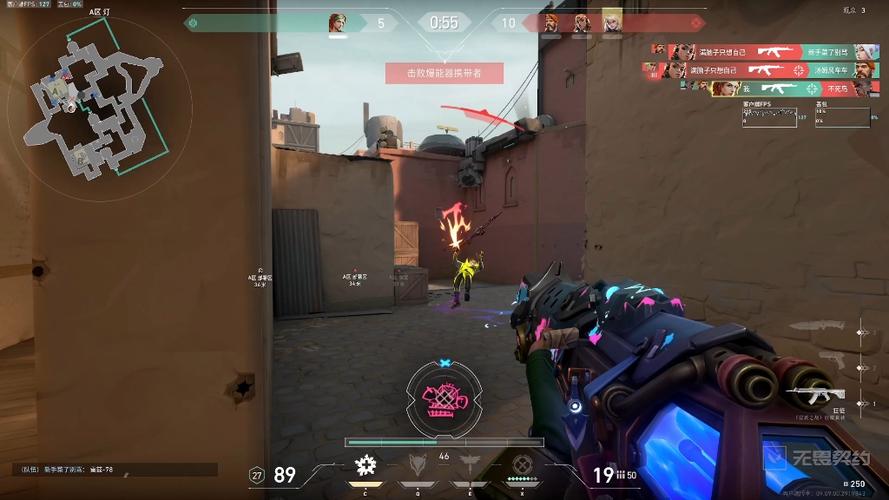The height and width of the screenshot is (500, 889).
Task: Activate the gear-shaped C ability
Action: click(365, 464)
